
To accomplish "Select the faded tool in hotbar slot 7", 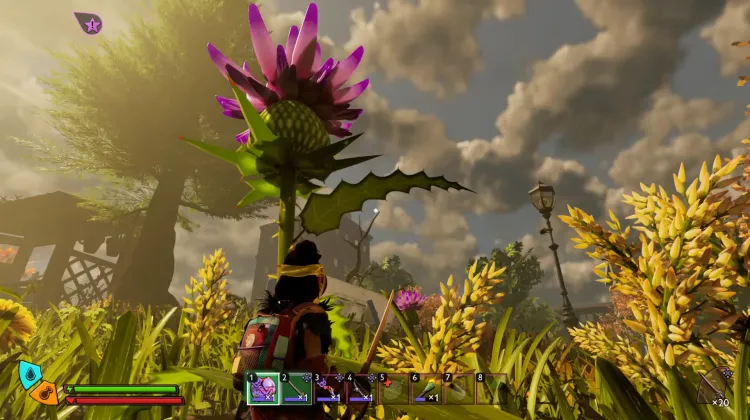I will point(459,389).
